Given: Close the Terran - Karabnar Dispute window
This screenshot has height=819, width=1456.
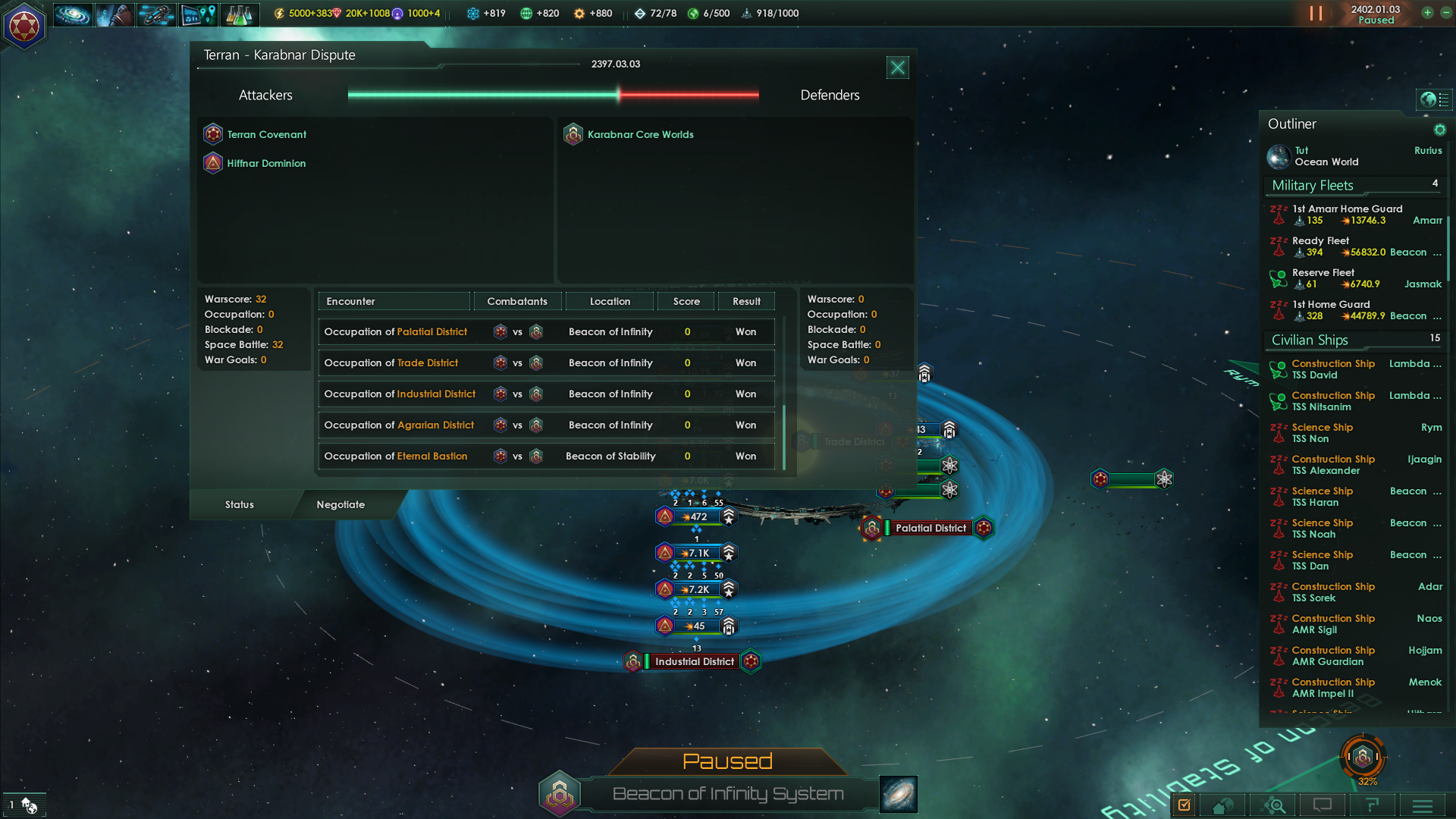Looking at the screenshot, I should click(897, 67).
